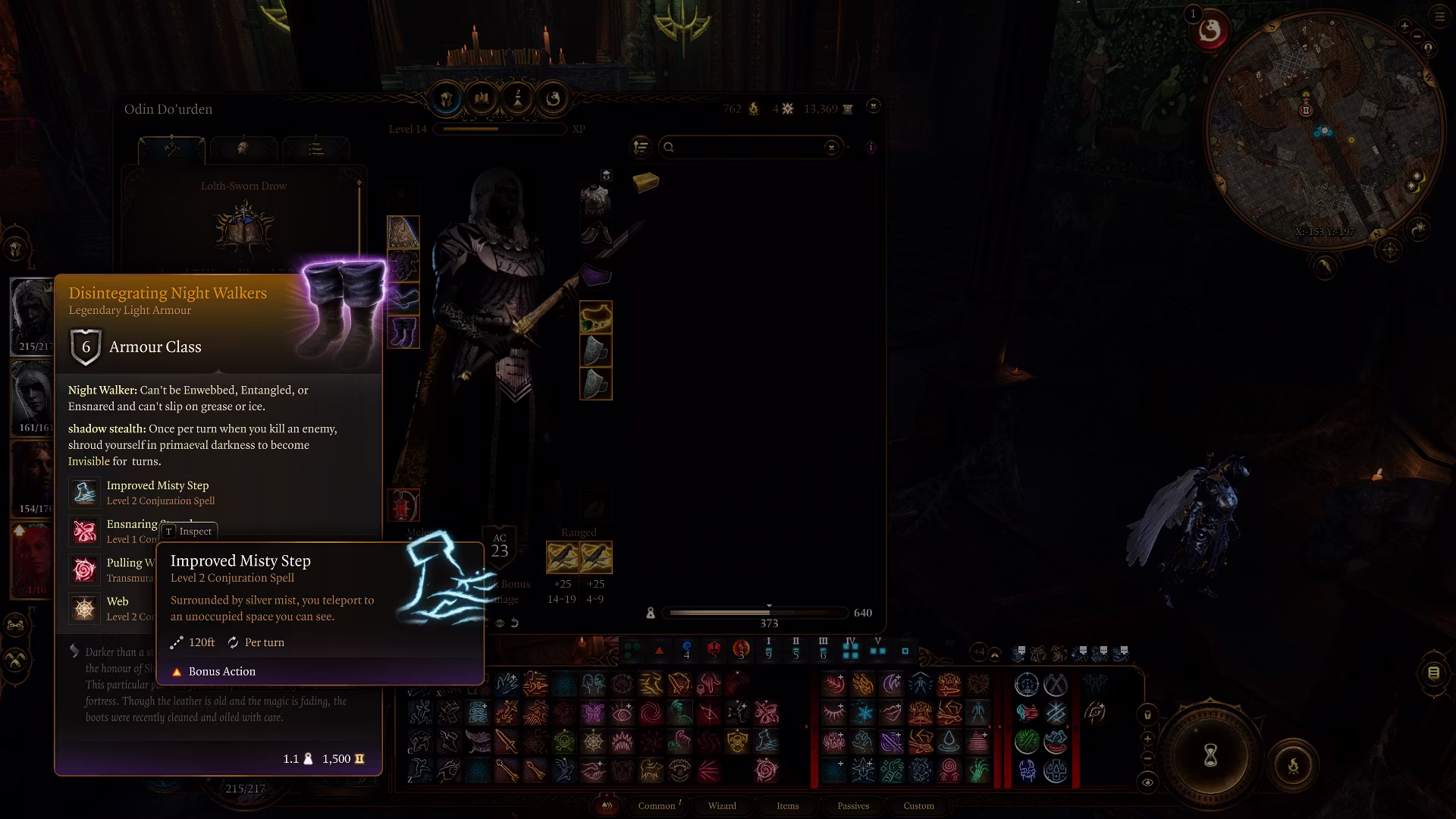Select the top party member portrait
Viewport: 1456px width, 819px height.
(33, 315)
